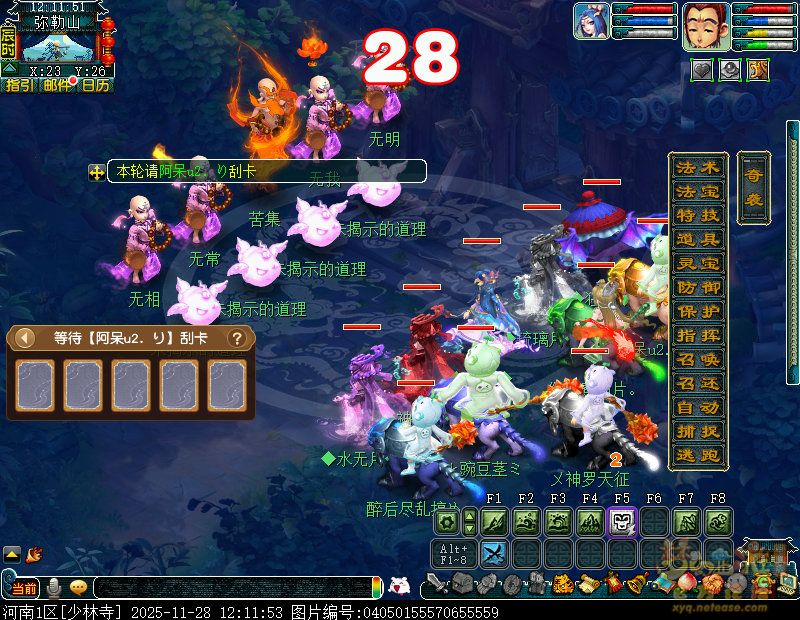Choose the 保护 (Protect) command
Screen dimensions: 800x620
[697, 311]
